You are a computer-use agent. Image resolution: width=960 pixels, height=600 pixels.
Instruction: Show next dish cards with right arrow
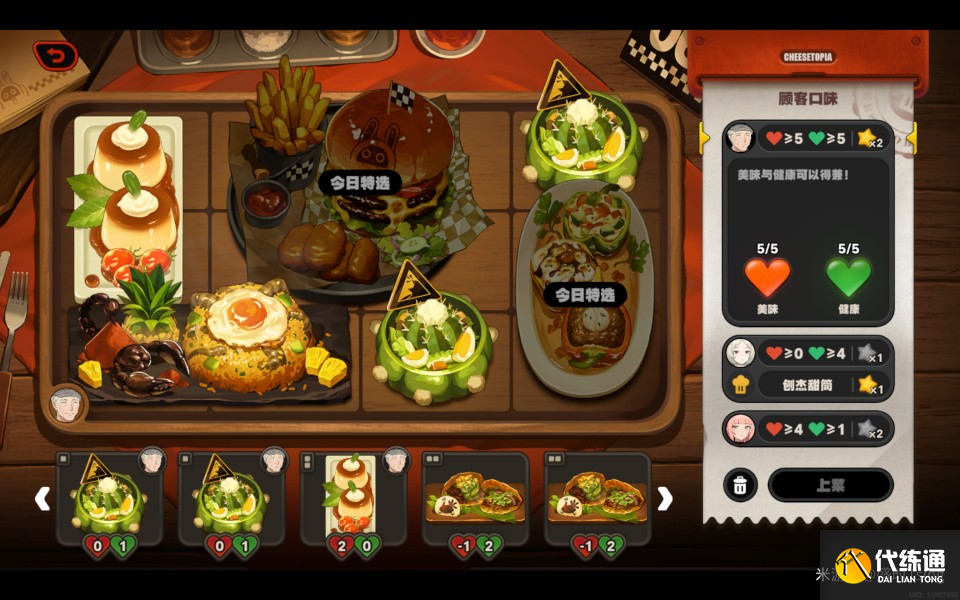point(664,498)
